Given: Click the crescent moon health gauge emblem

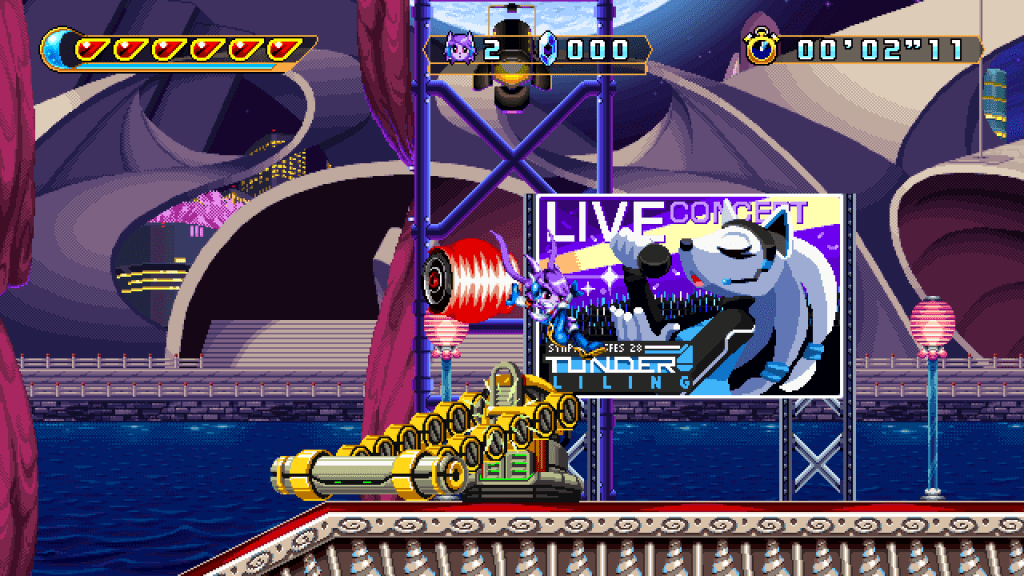Looking at the screenshot, I should [x=58, y=47].
